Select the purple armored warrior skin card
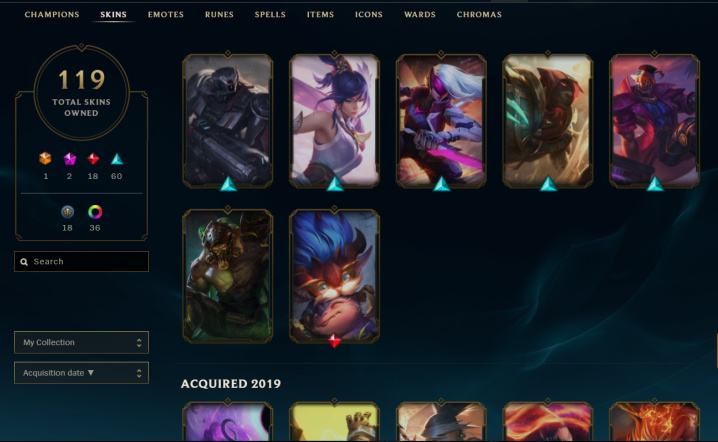This screenshot has height=442, width=718. click(654, 120)
